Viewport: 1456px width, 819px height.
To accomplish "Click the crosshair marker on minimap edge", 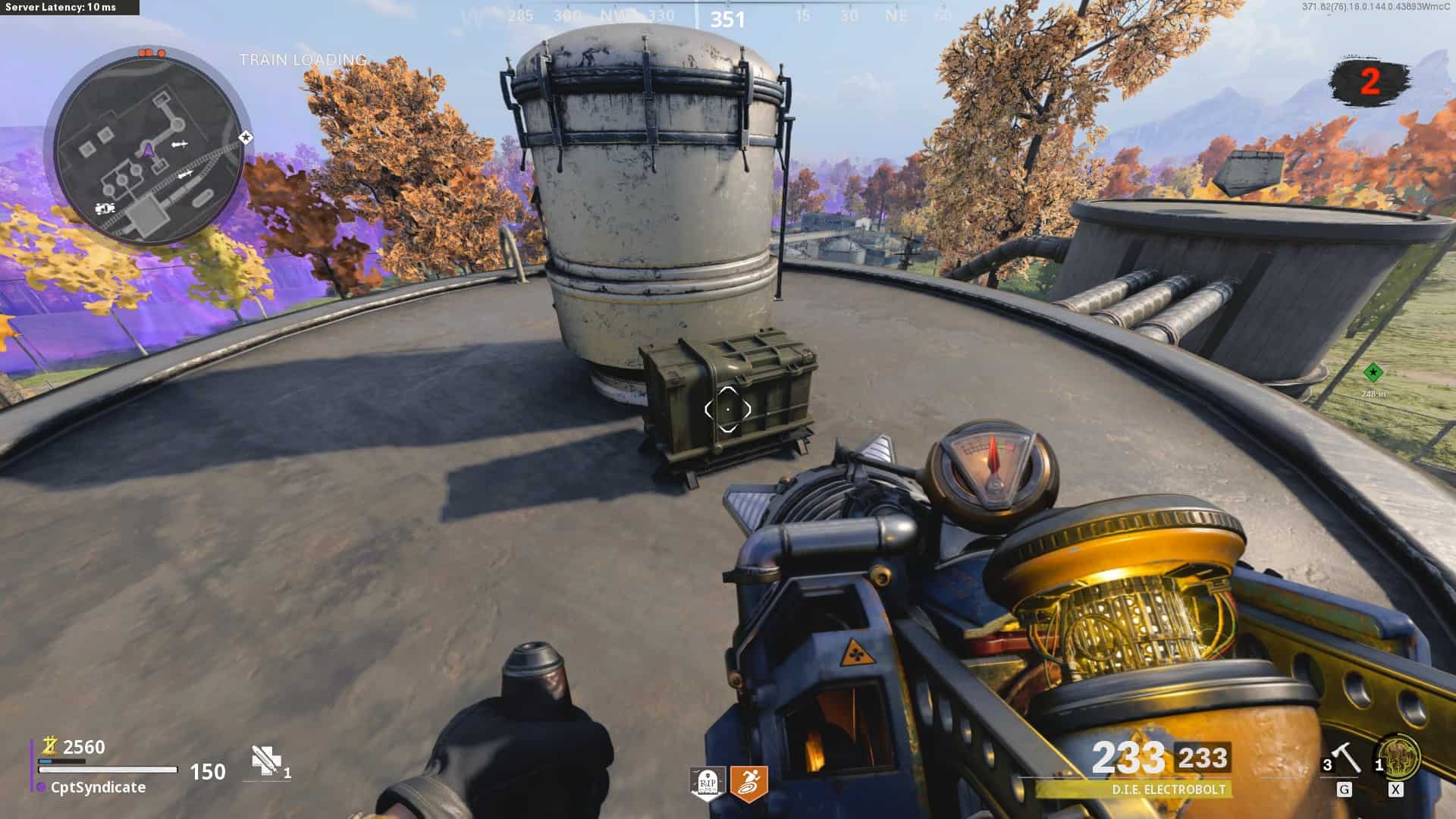I will (246, 138).
